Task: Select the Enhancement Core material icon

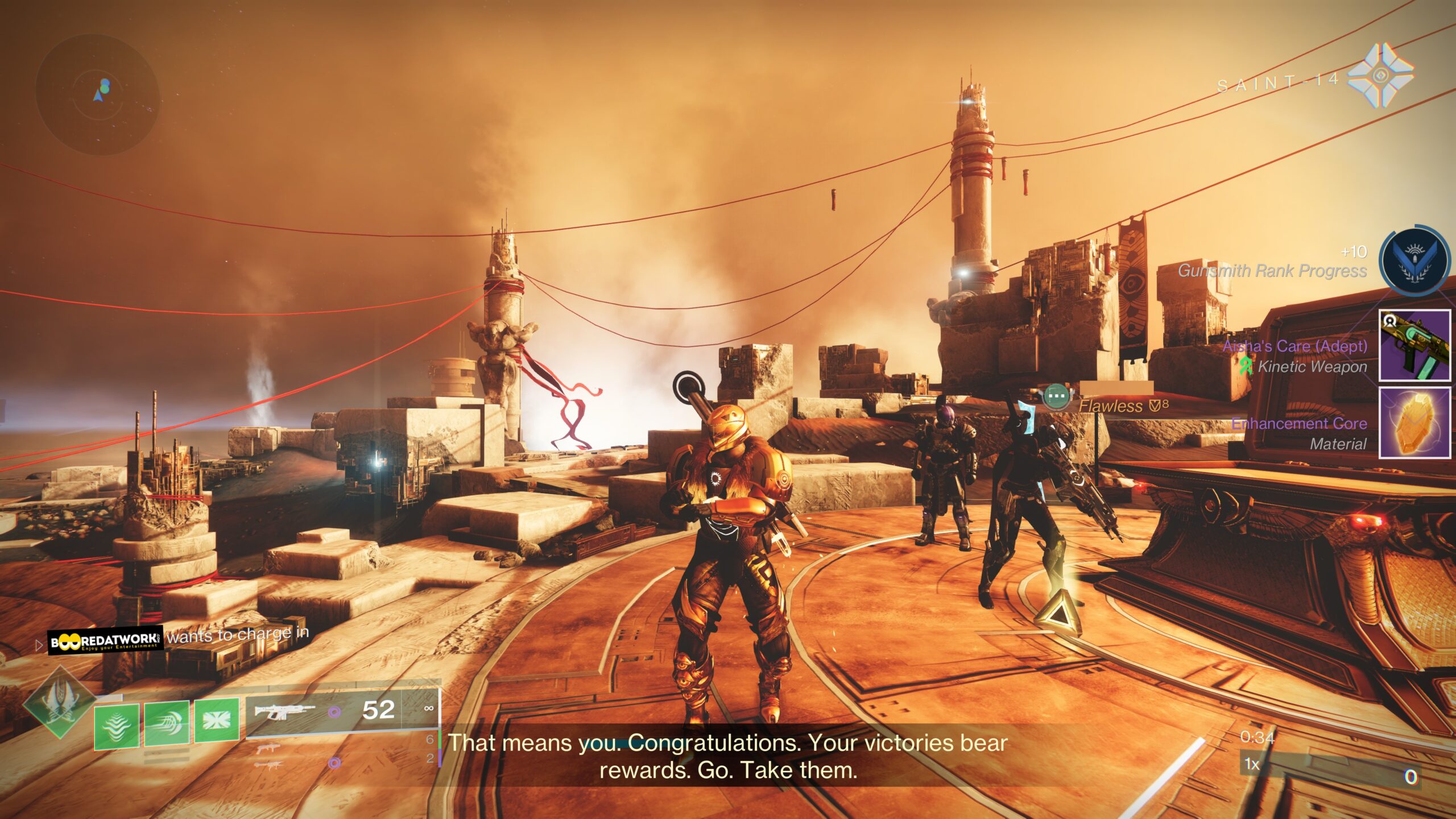Action: [x=1414, y=423]
